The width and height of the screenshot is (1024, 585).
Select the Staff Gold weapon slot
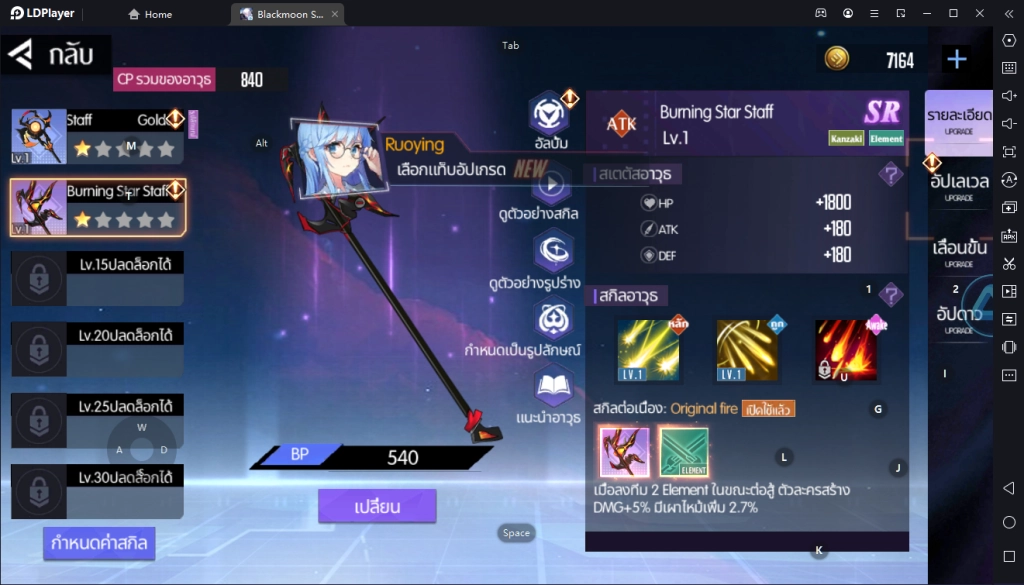tap(98, 136)
